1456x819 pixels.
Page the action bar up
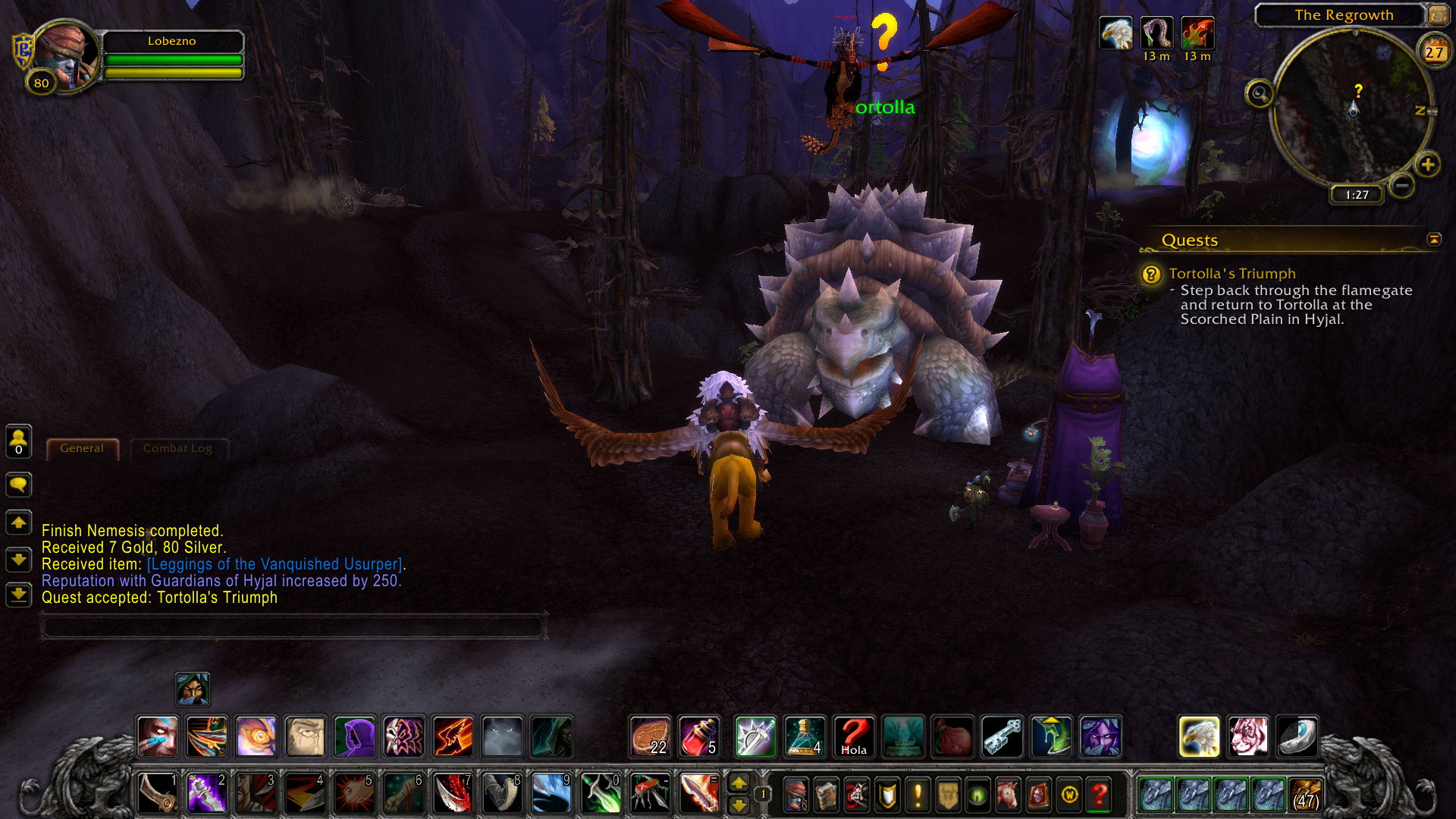pyautogui.click(x=739, y=783)
